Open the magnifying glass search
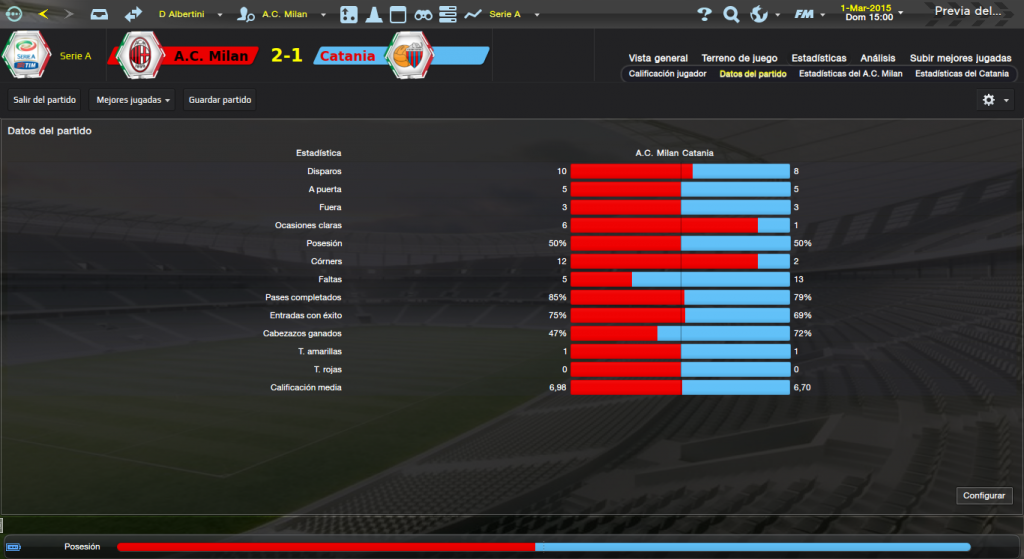The width and height of the screenshot is (1024, 559). (731, 14)
